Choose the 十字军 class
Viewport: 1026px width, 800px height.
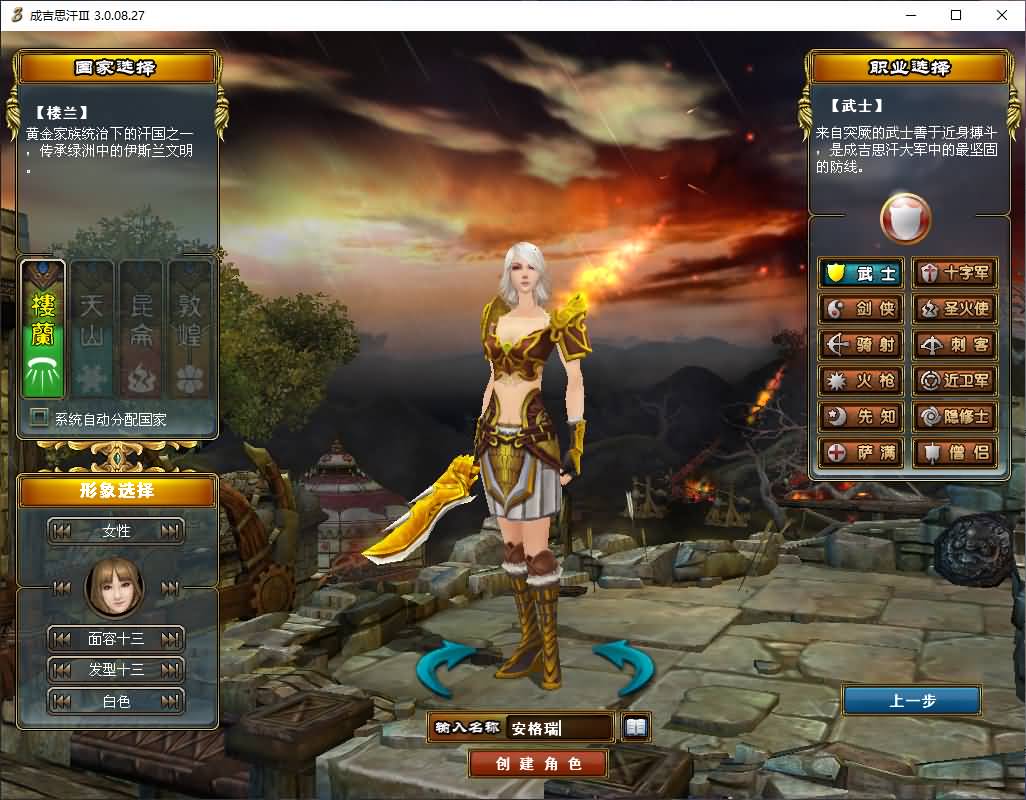(956, 273)
